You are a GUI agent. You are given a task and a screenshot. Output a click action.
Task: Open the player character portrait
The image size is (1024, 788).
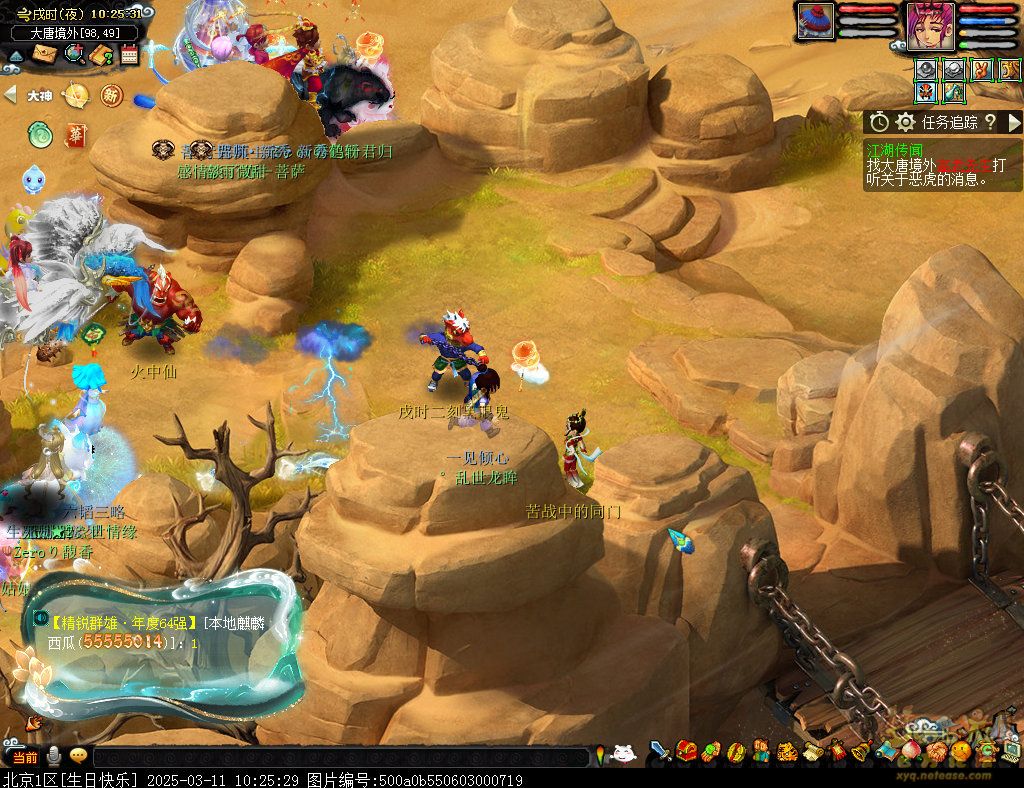click(930, 24)
